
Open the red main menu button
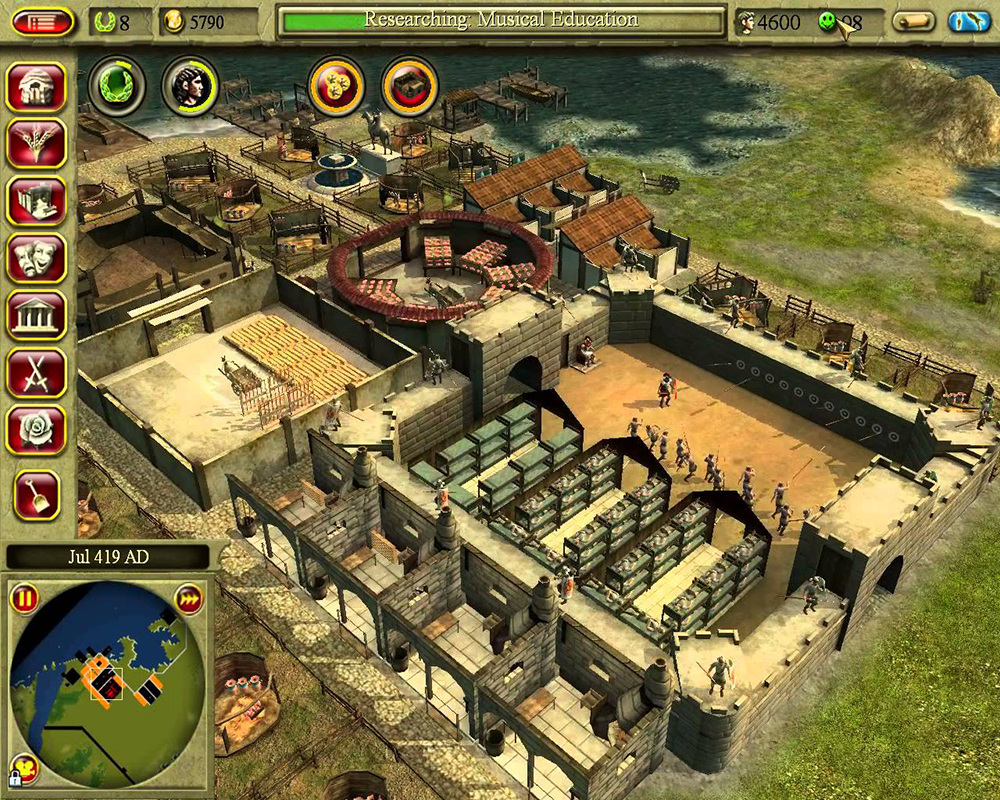43,21
